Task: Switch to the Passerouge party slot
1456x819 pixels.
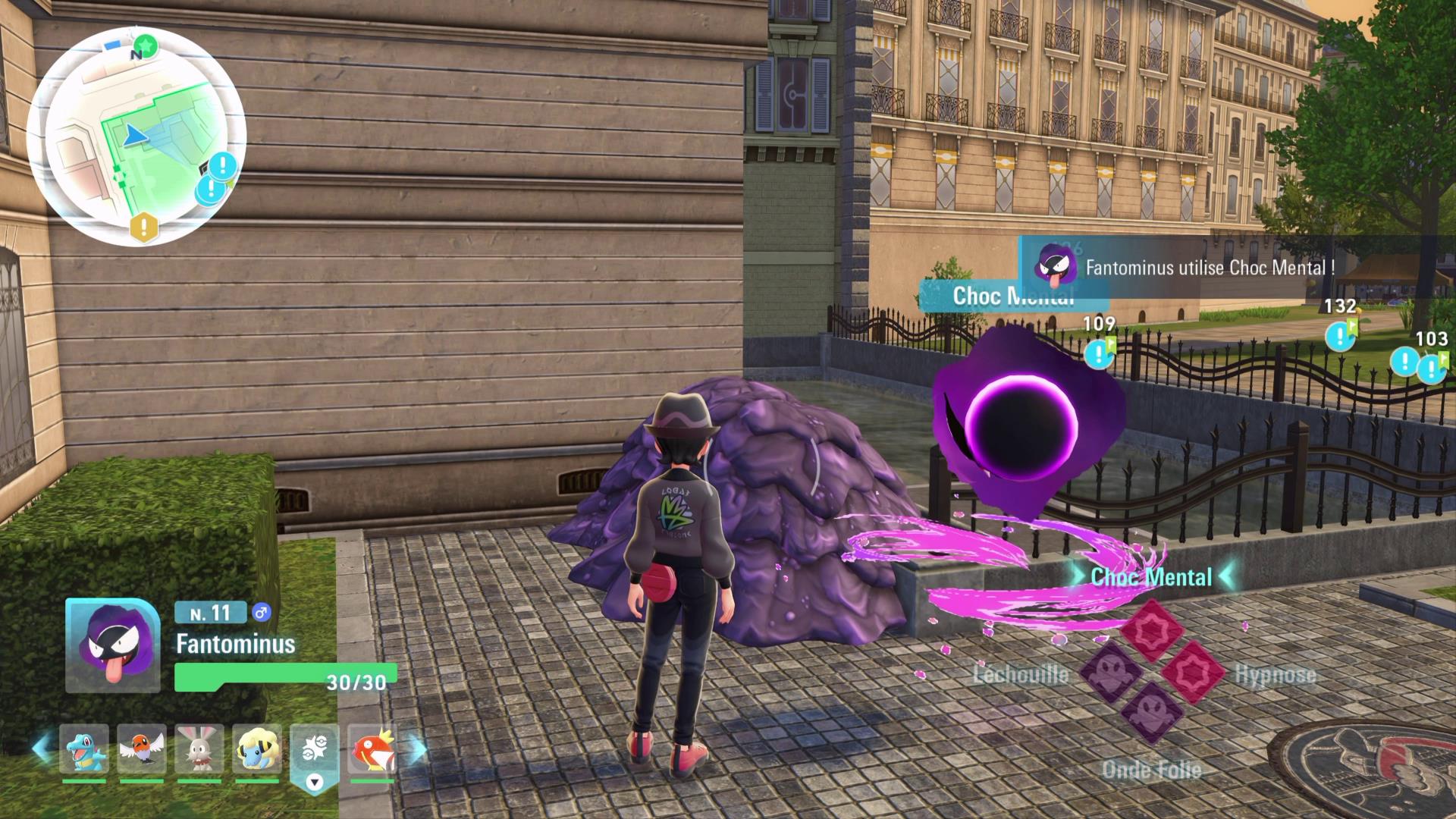Action: point(142,748)
